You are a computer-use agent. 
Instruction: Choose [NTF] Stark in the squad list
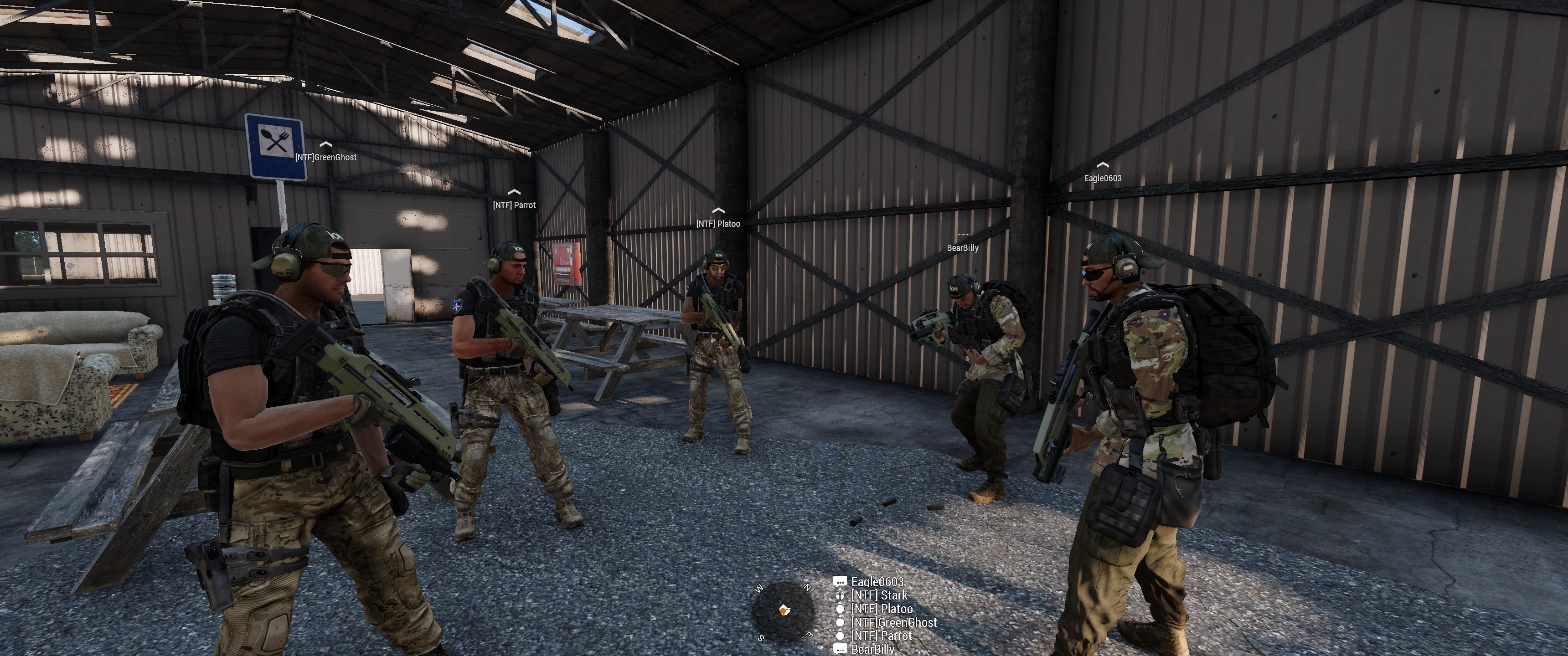(878, 596)
